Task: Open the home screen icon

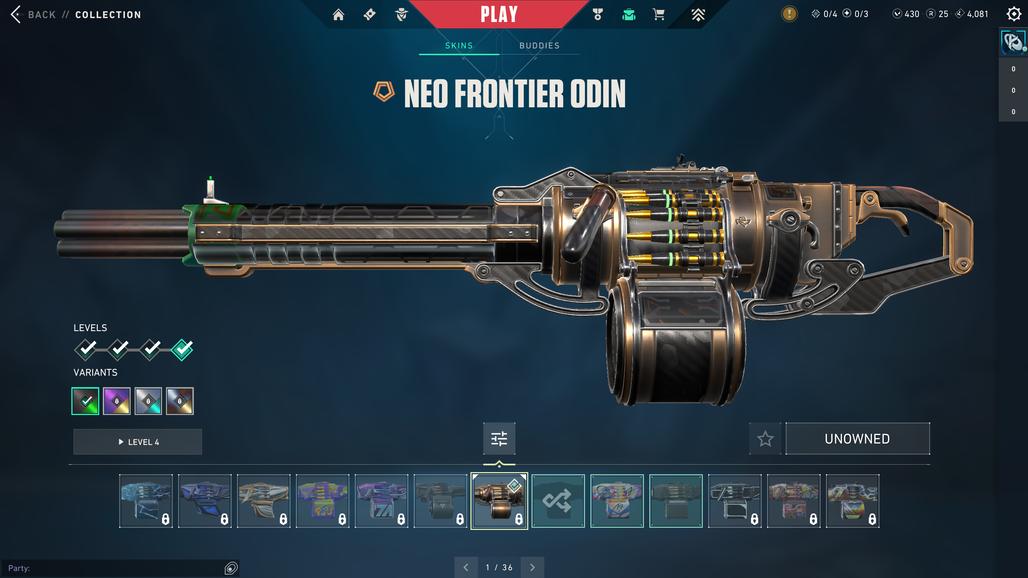Action: (x=338, y=14)
